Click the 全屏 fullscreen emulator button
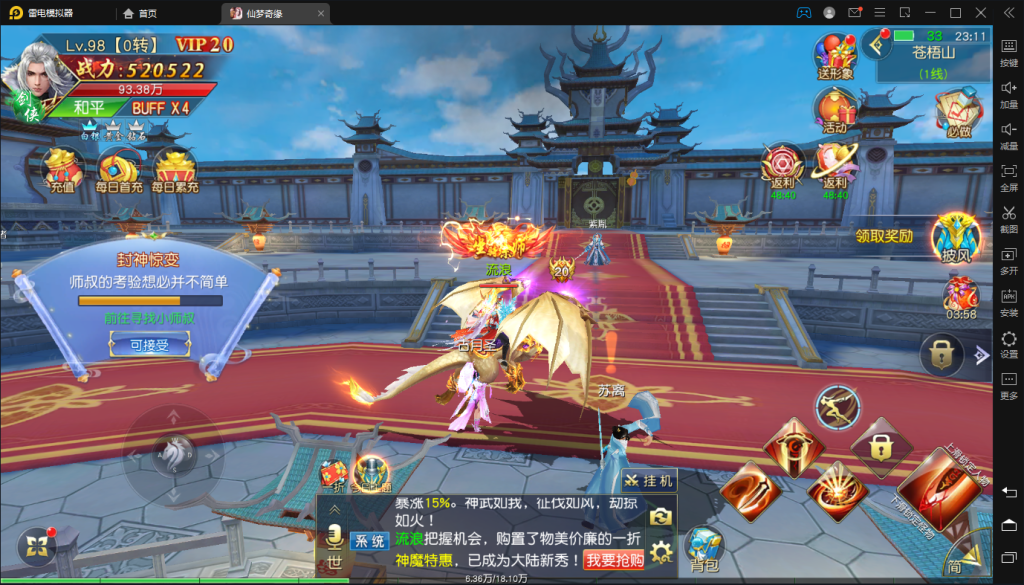Screen dimensions: 1024x585 pyautogui.click(x=1009, y=176)
